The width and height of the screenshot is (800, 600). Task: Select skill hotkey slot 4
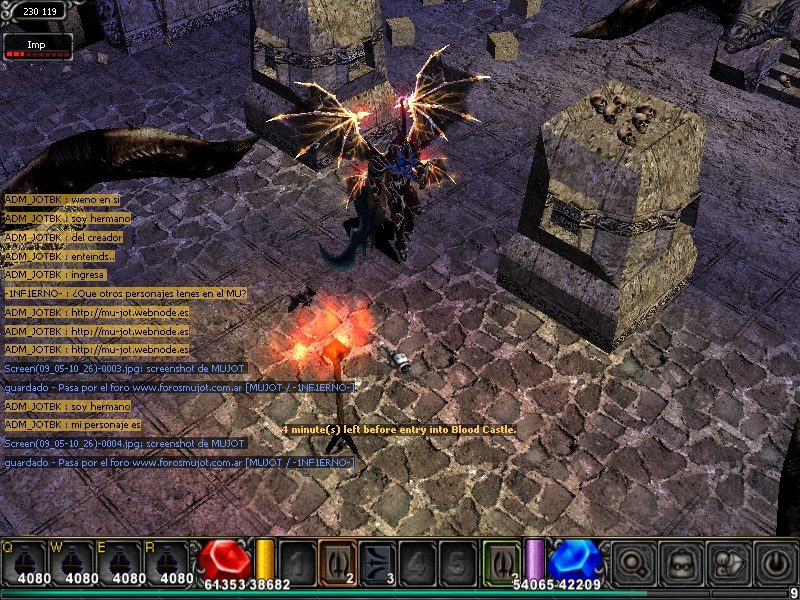(416, 562)
